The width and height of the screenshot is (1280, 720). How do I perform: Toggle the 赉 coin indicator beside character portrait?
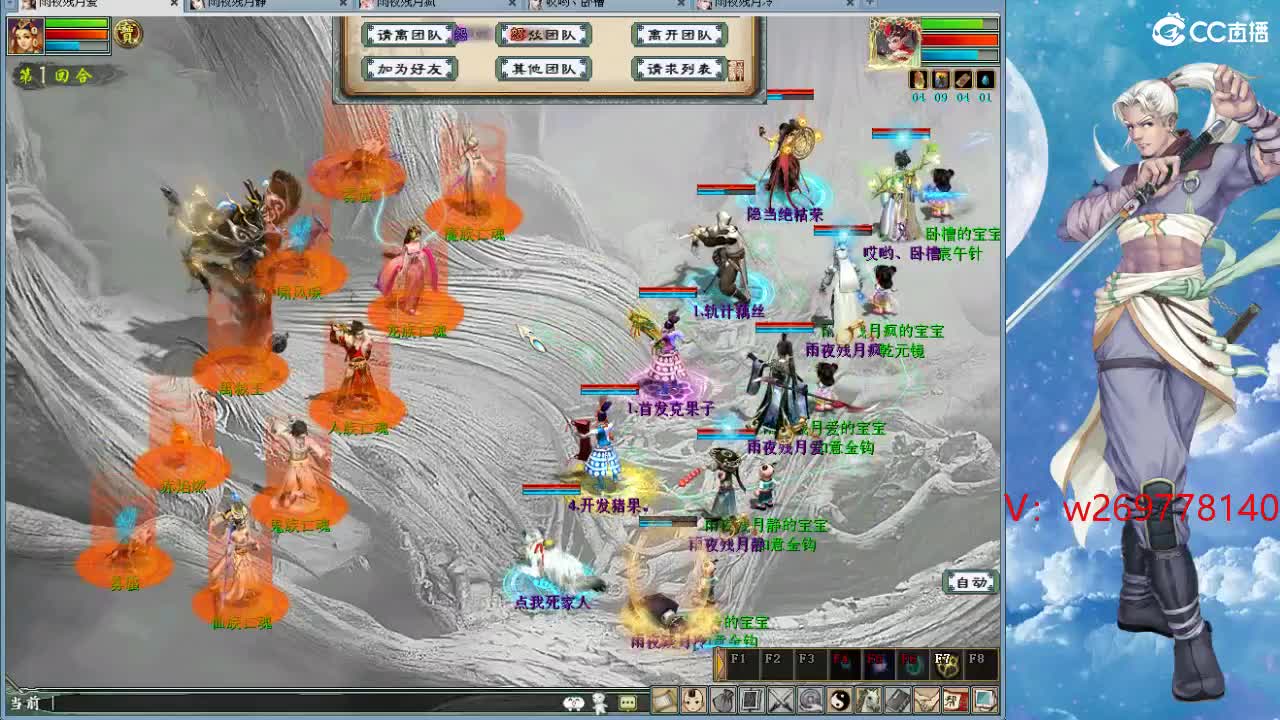tap(128, 34)
